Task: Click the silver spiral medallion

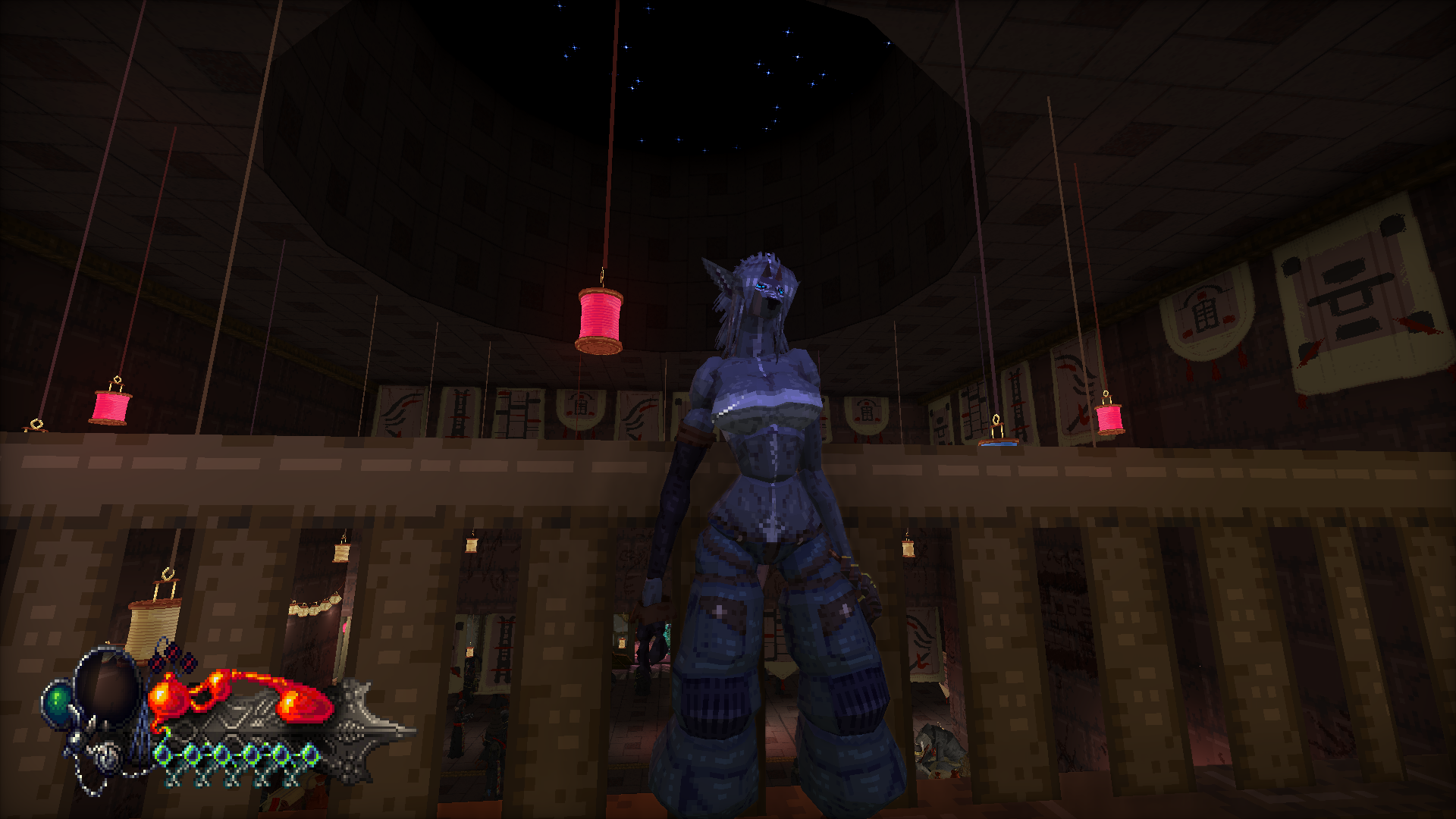Action: (x=109, y=755)
